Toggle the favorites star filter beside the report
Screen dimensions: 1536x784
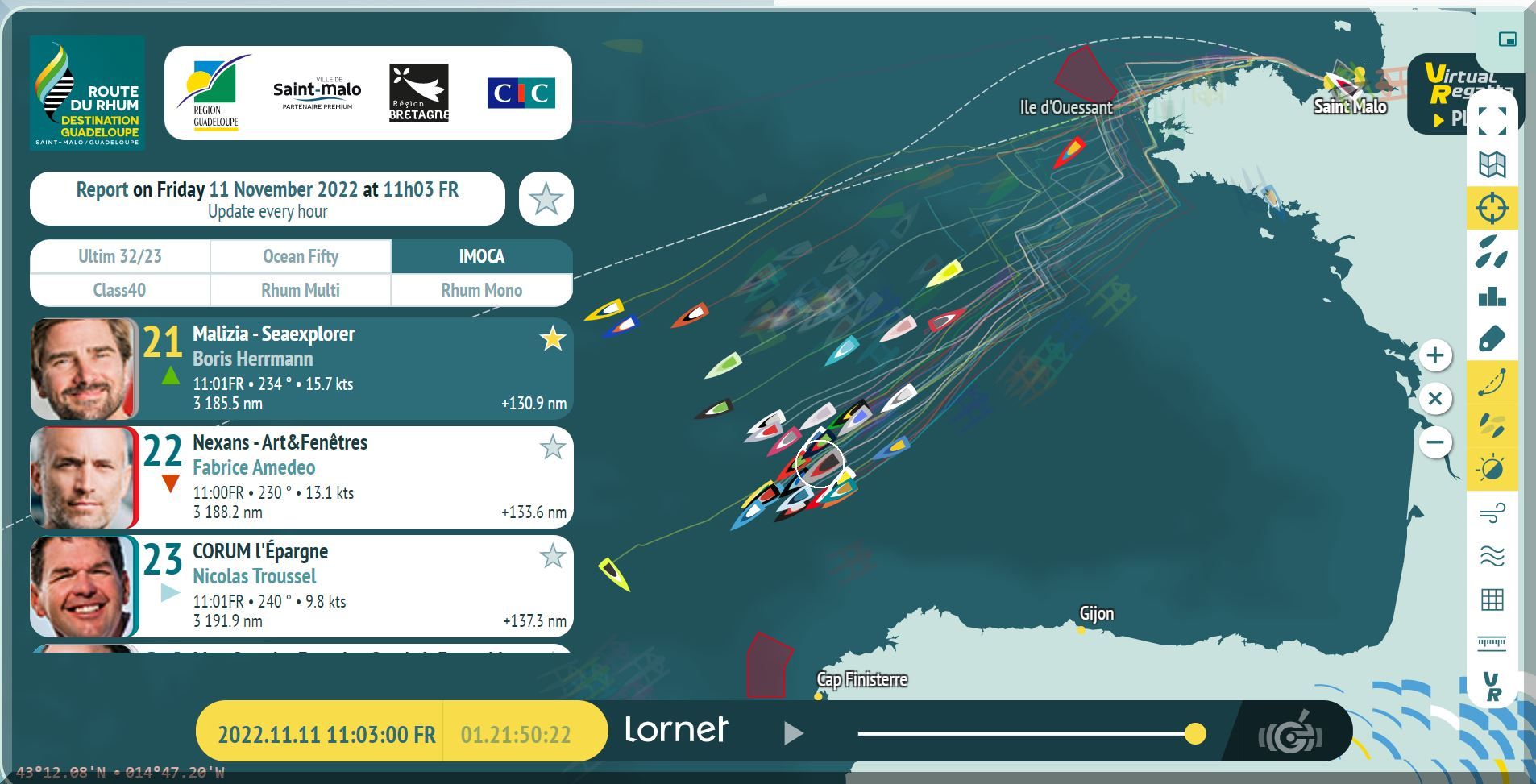(x=546, y=198)
